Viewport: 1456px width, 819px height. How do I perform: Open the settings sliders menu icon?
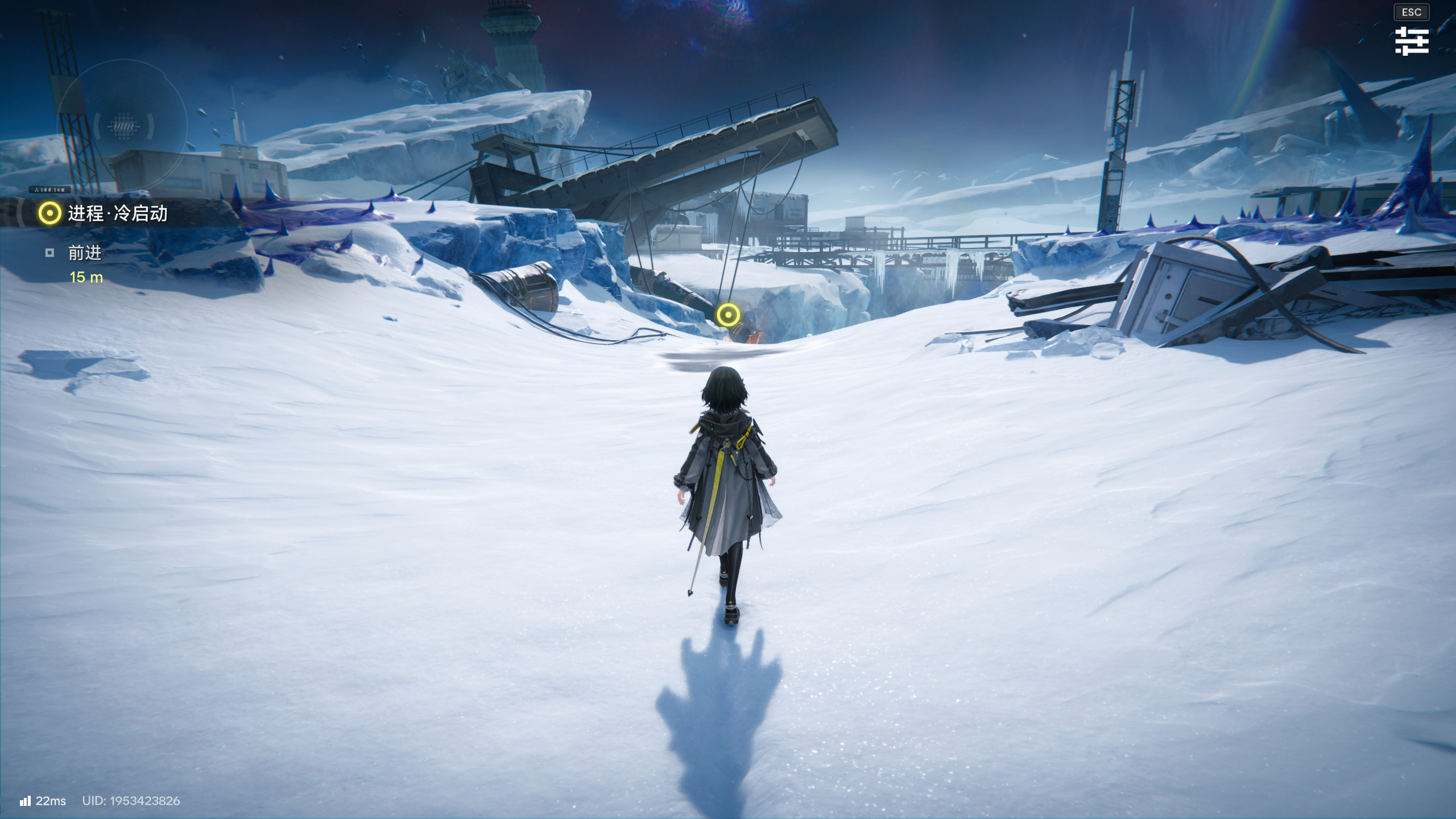pos(1411,41)
